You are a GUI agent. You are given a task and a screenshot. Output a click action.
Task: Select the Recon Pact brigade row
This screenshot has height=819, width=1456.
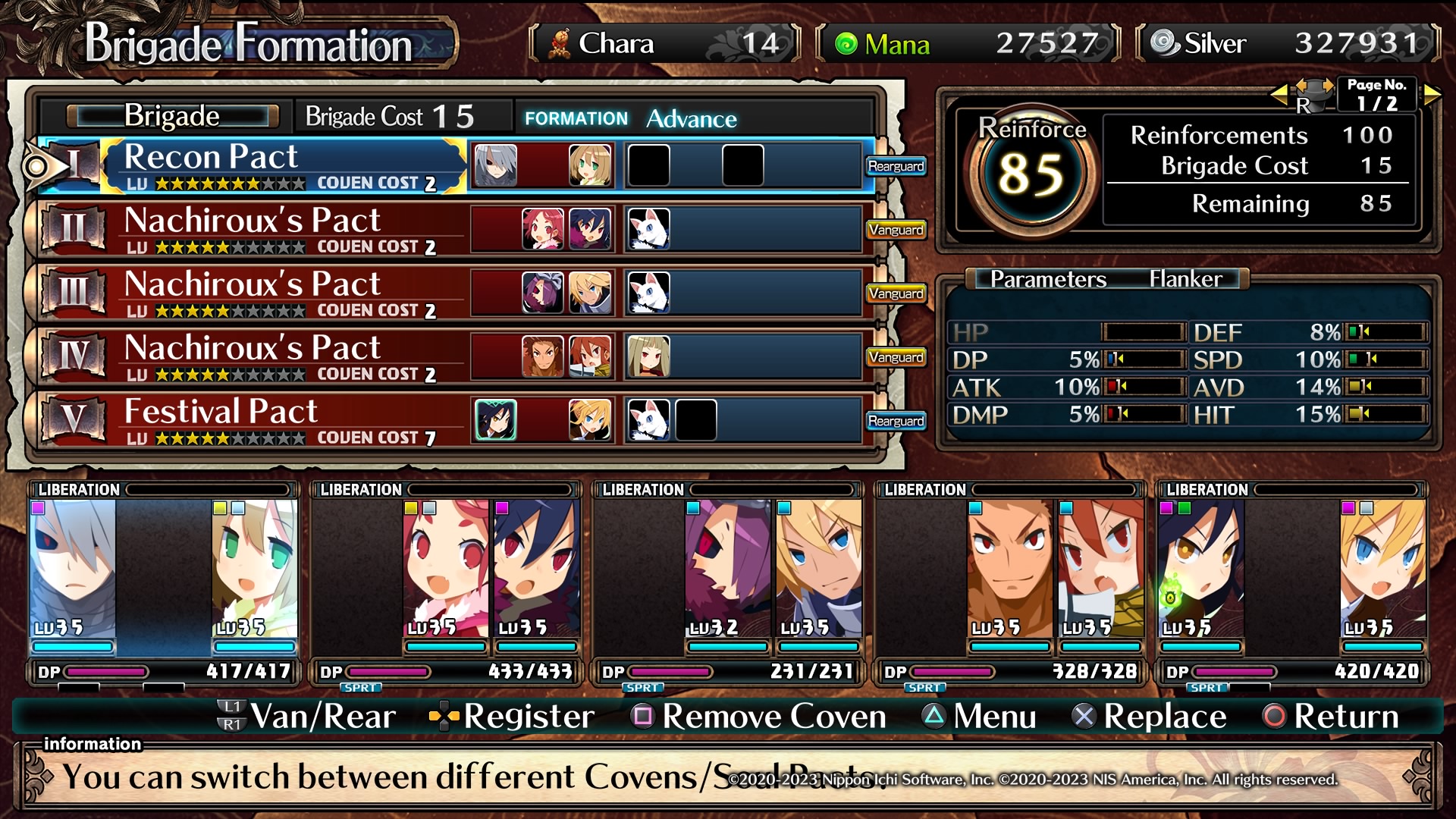pyautogui.click(x=288, y=165)
